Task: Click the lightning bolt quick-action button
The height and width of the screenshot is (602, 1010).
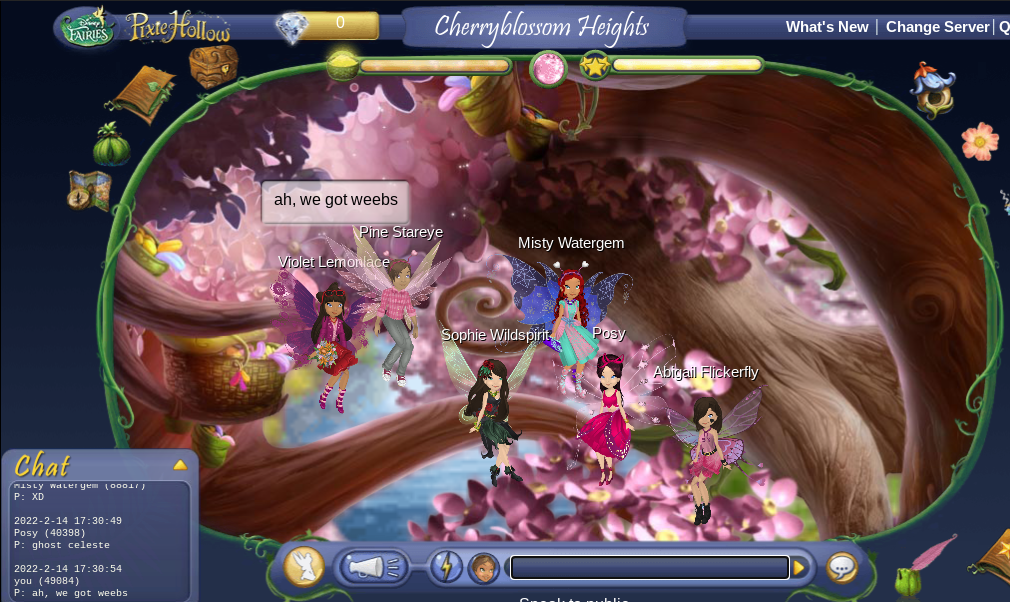Action: coord(446,568)
